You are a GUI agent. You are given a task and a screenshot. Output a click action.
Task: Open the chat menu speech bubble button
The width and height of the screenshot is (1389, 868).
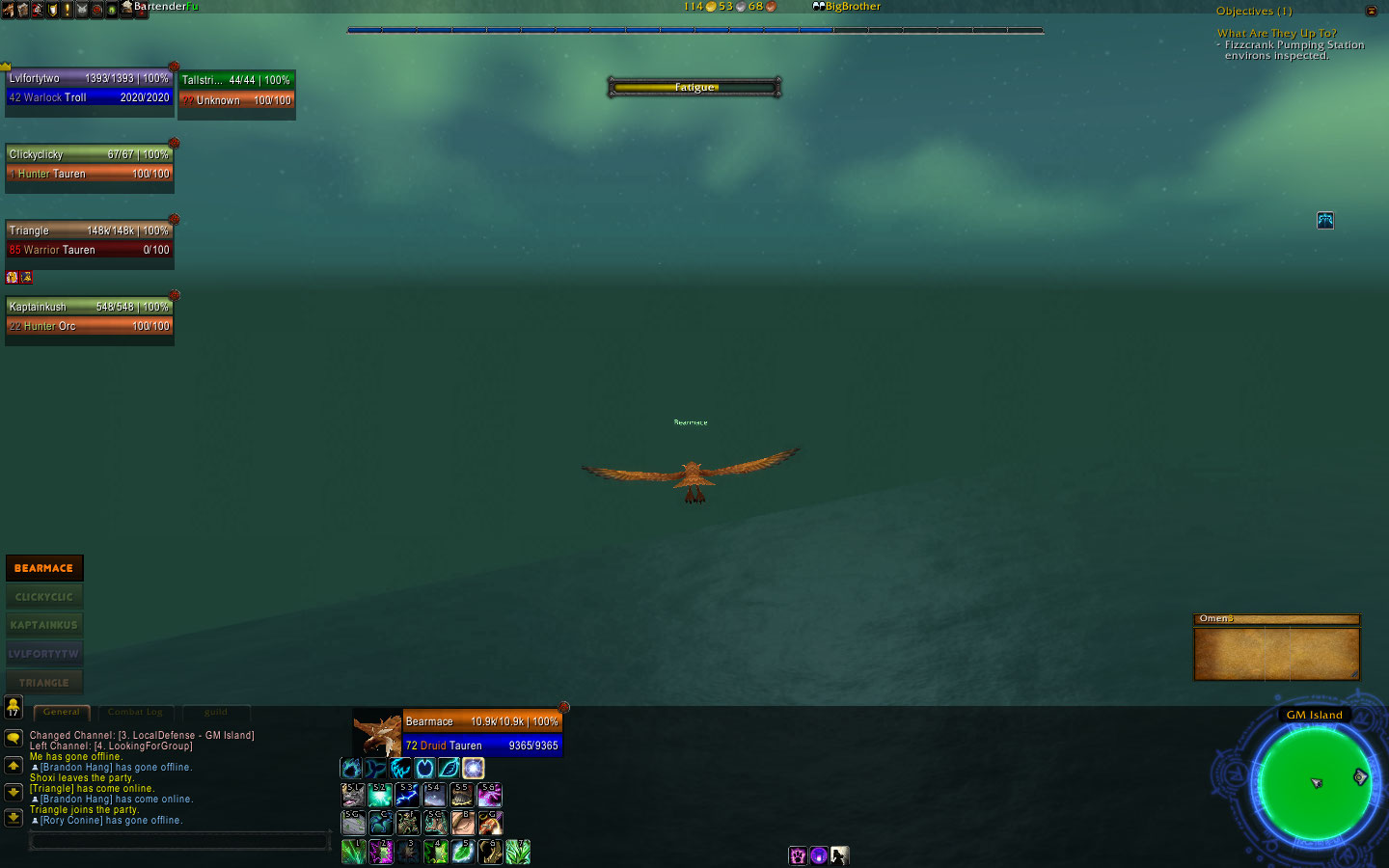[14, 738]
